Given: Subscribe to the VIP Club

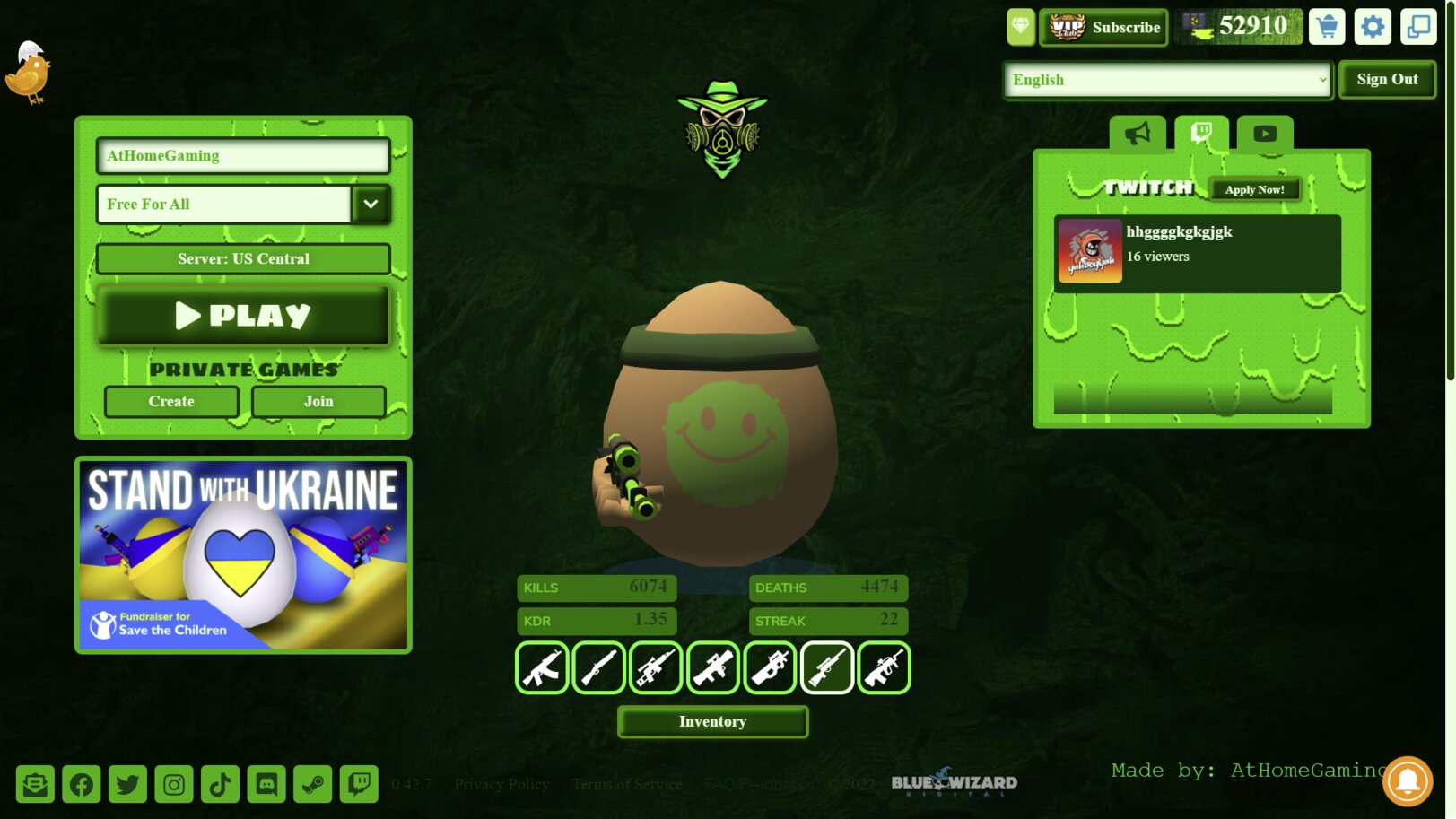Looking at the screenshot, I should (1104, 28).
